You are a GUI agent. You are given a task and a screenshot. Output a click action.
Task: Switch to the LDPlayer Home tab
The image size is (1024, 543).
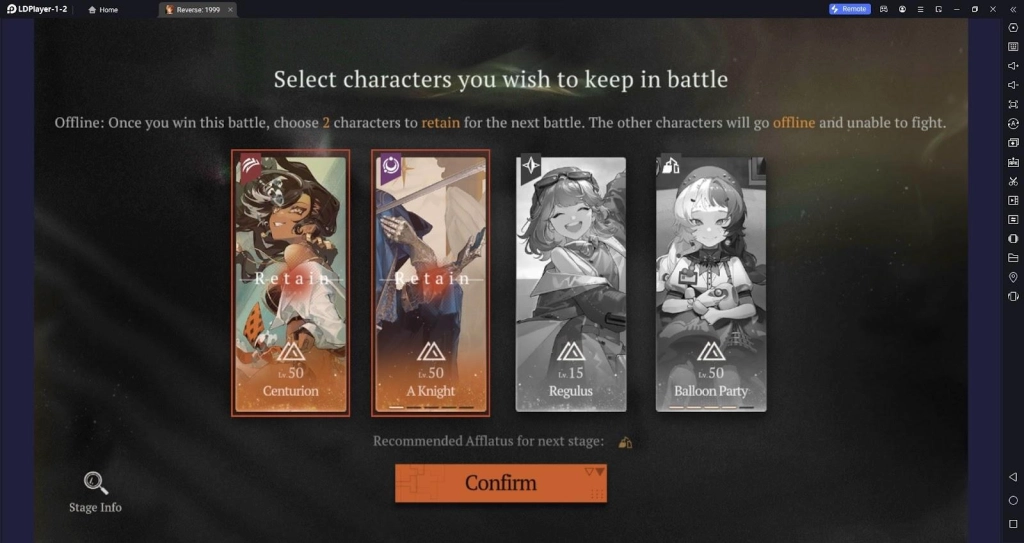click(x=103, y=9)
